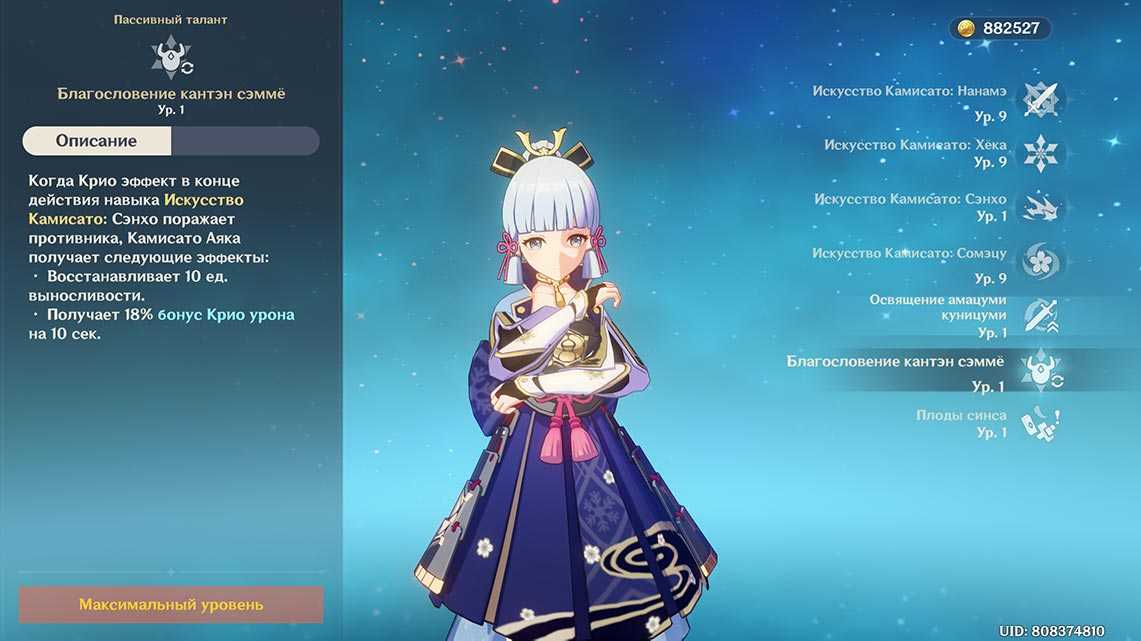Select the Искусство Камисато: Сомэцу burst
The width and height of the screenshot is (1141, 641).
click(x=1040, y=262)
